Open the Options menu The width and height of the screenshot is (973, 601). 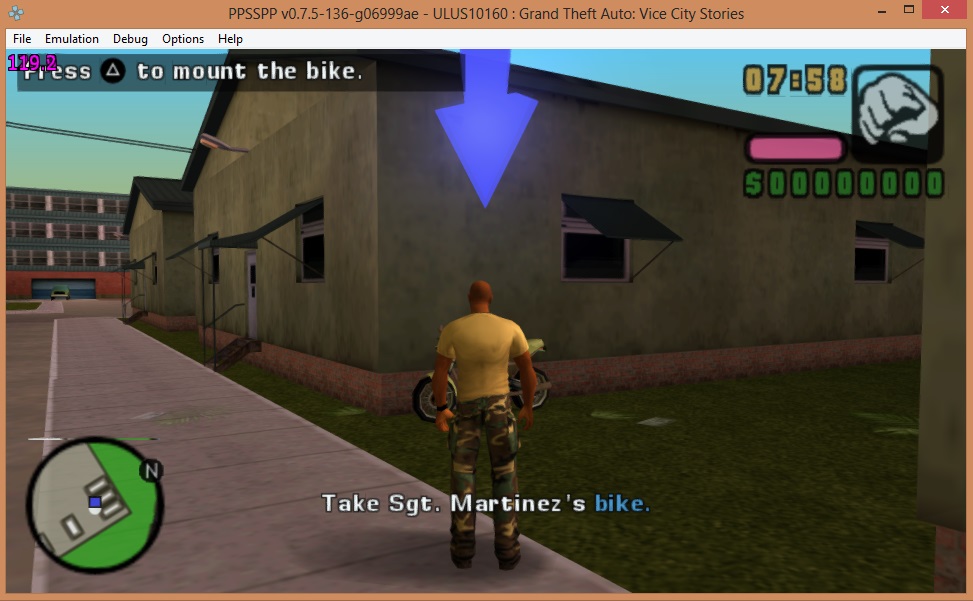point(183,39)
